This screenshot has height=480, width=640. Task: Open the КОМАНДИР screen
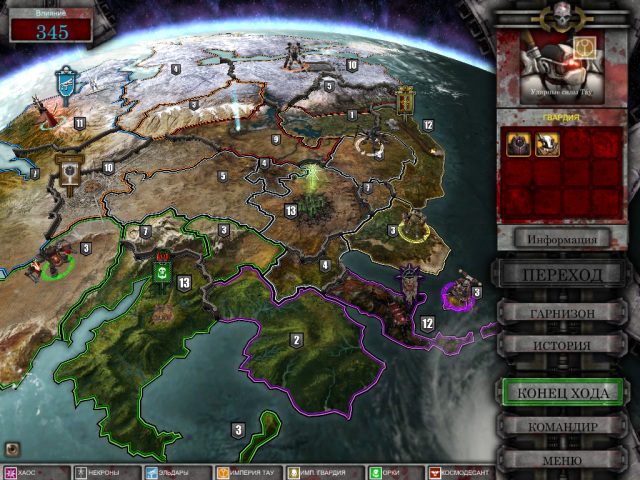(563, 427)
